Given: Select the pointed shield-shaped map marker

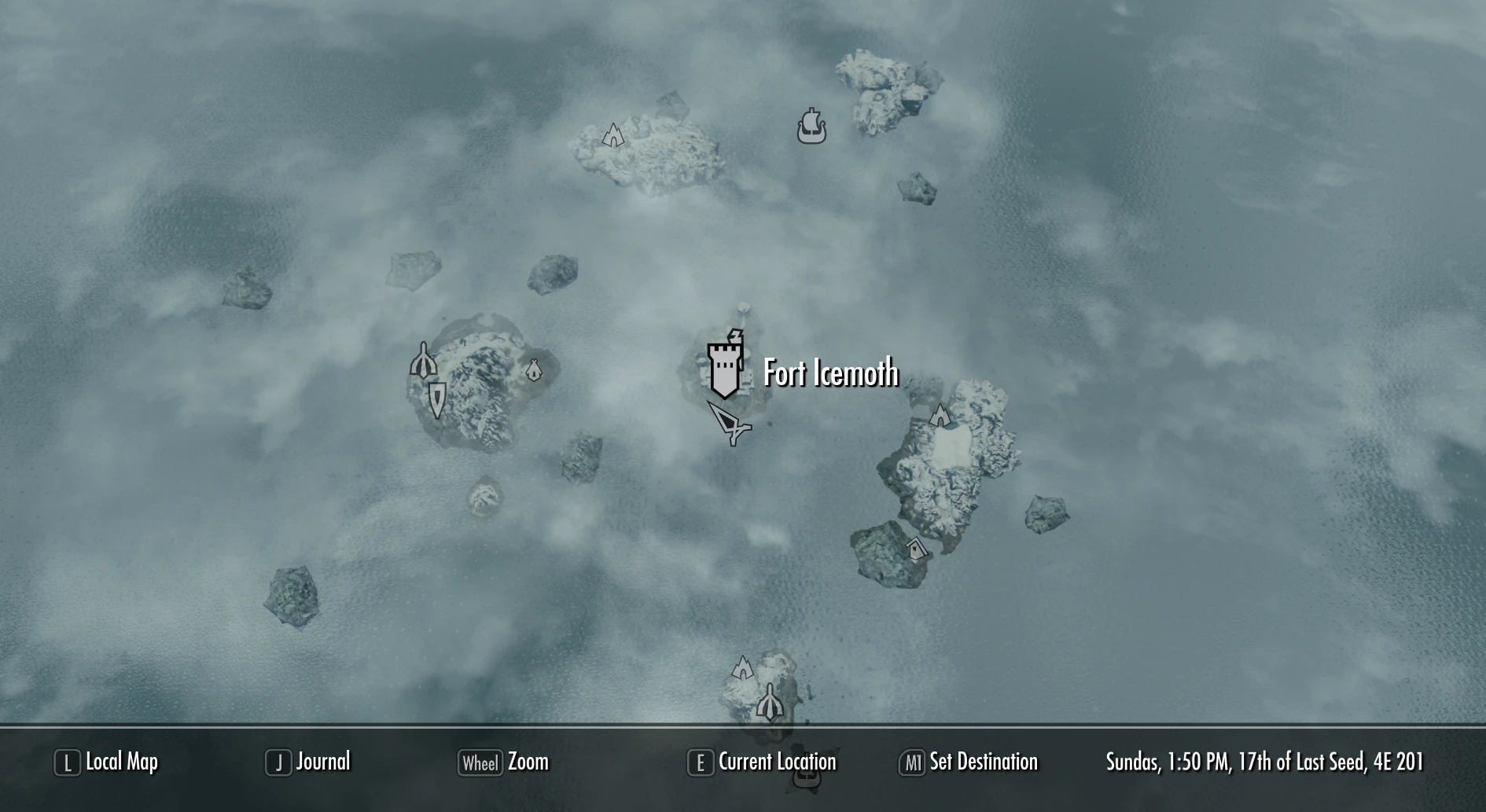Looking at the screenshot, I should 437,399.
